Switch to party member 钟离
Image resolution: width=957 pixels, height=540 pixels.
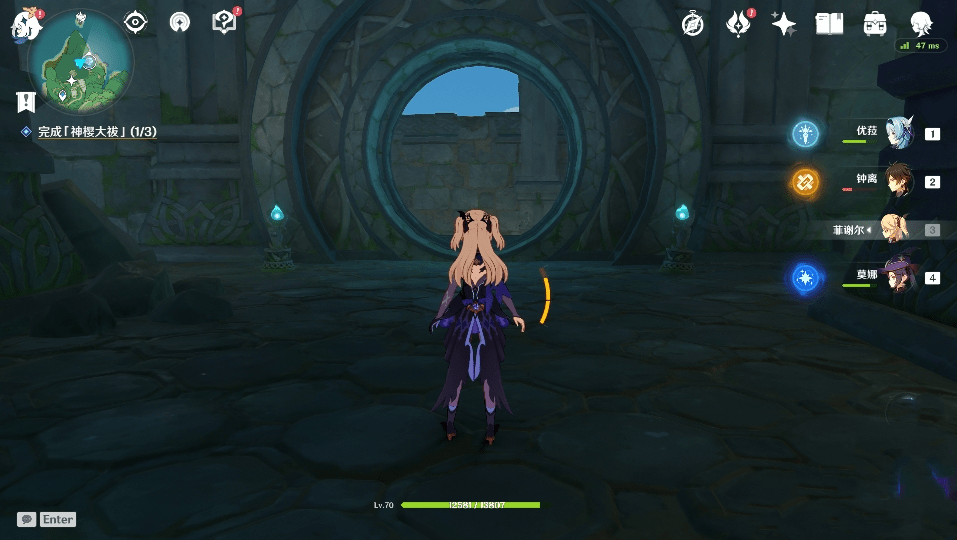pos(899,181)
